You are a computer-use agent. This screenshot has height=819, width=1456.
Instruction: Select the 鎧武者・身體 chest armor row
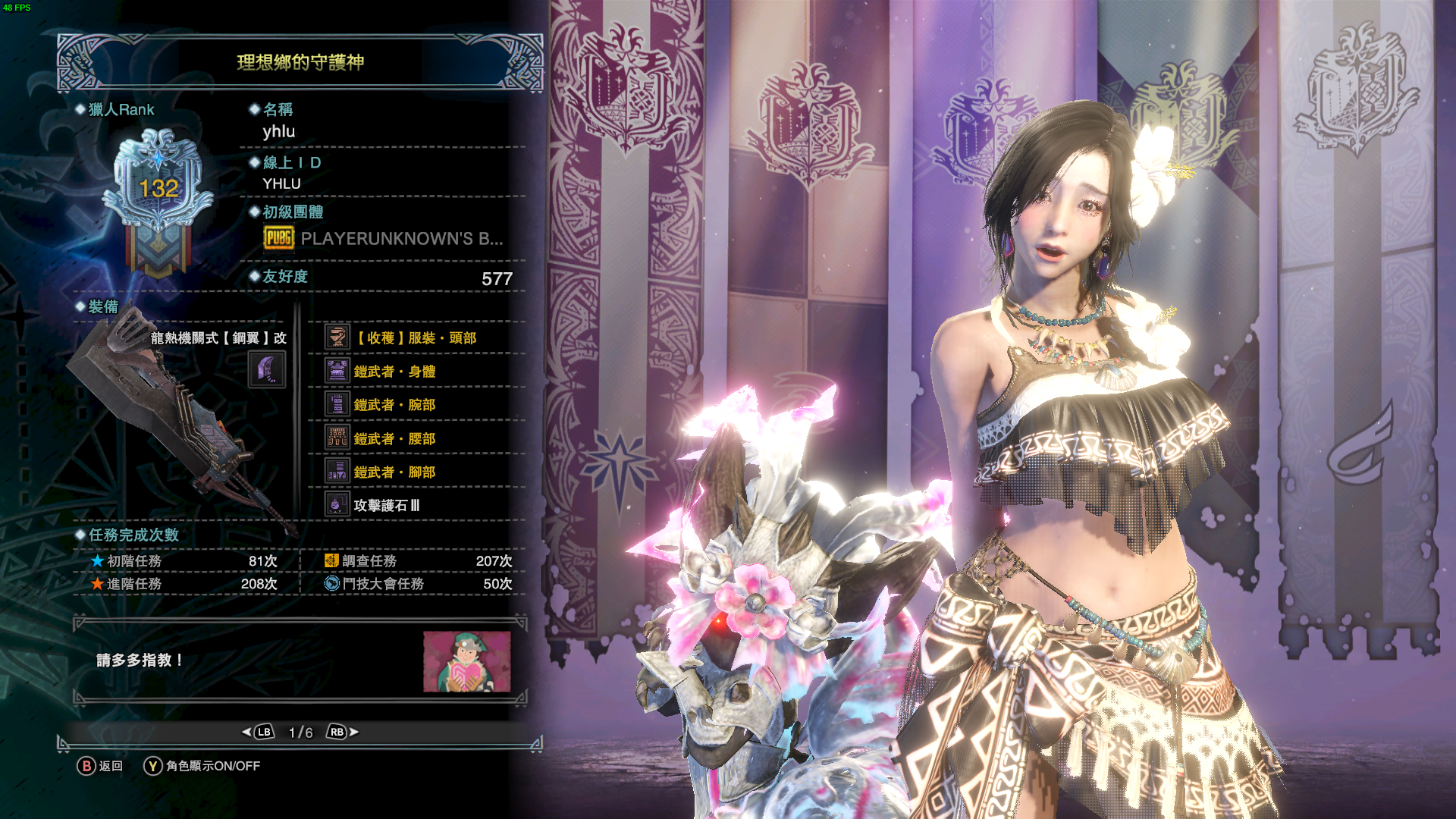pyautogui.click(x=394, y=372)
